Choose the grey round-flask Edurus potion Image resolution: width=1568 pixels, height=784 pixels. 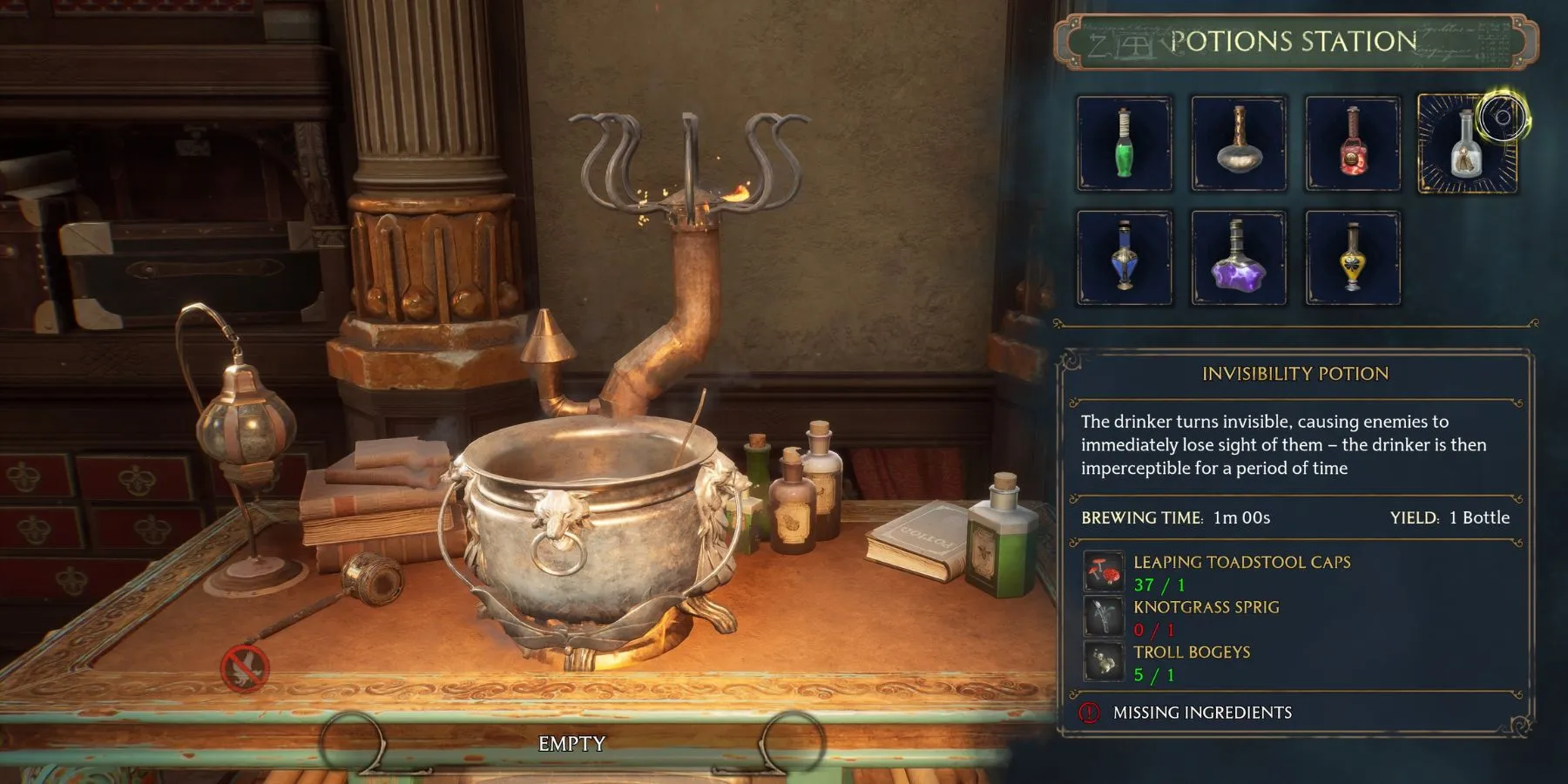coord(1238,144)
